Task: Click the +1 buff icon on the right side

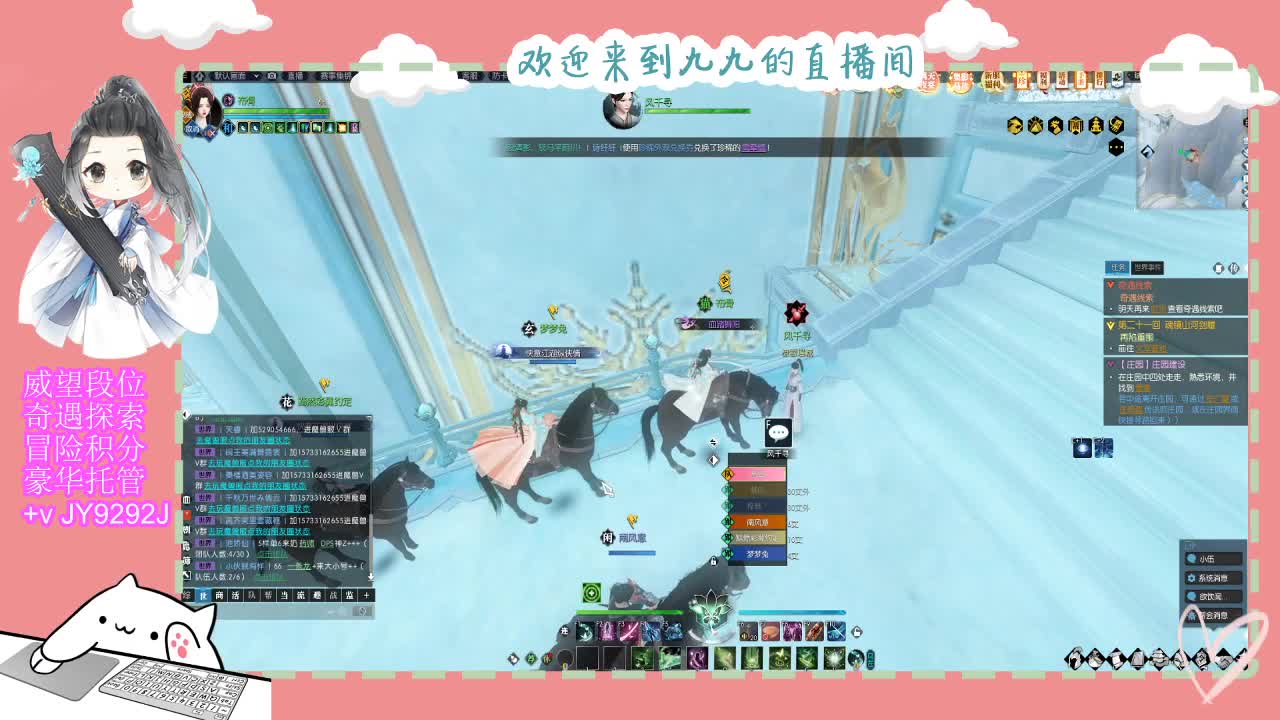Action: (1082, 448)
